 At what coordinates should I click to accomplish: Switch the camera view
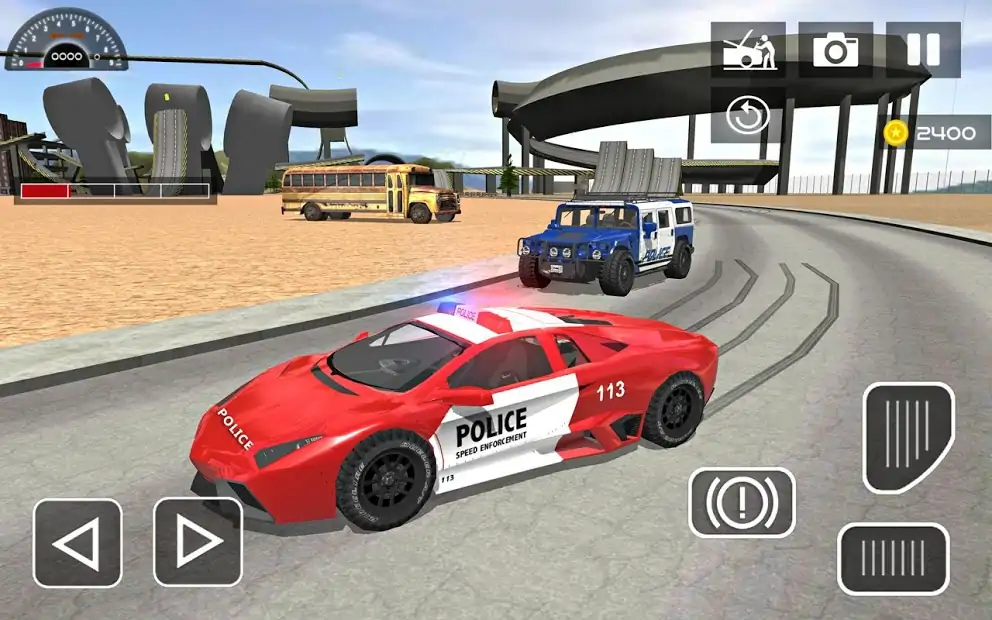click(x=835, y=50)
